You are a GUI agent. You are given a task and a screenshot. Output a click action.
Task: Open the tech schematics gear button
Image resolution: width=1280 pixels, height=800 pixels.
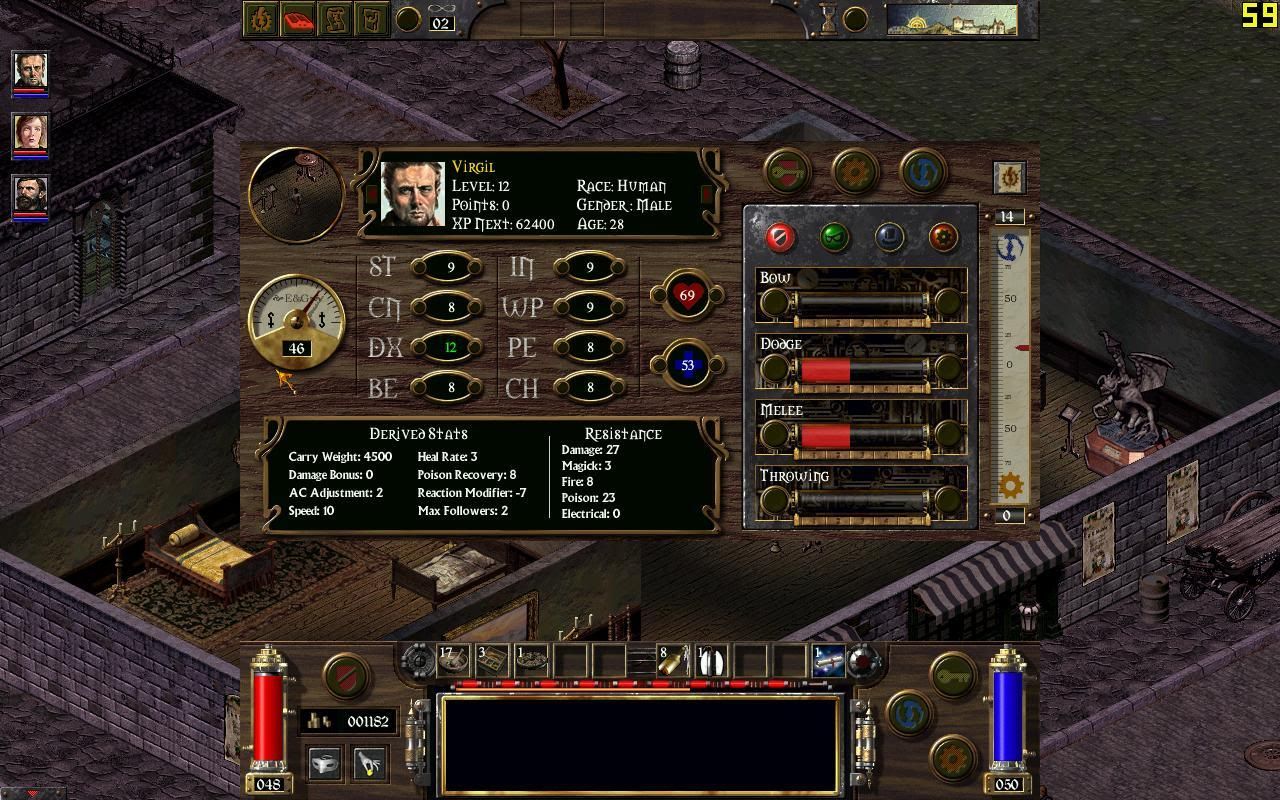pyautogui.click(x=854, y=172)
